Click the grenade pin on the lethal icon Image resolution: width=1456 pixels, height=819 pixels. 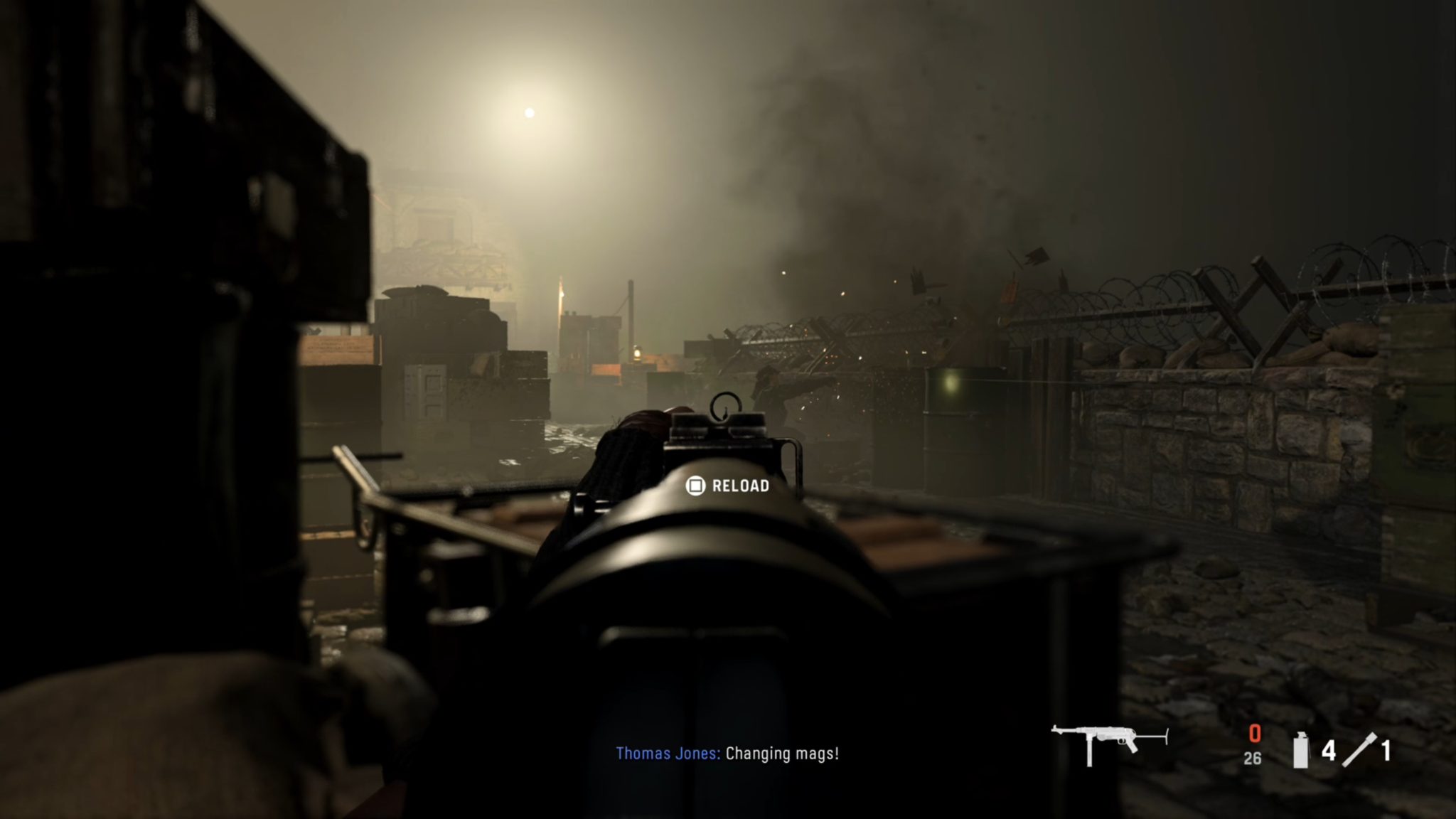(x=1301, y=732)
